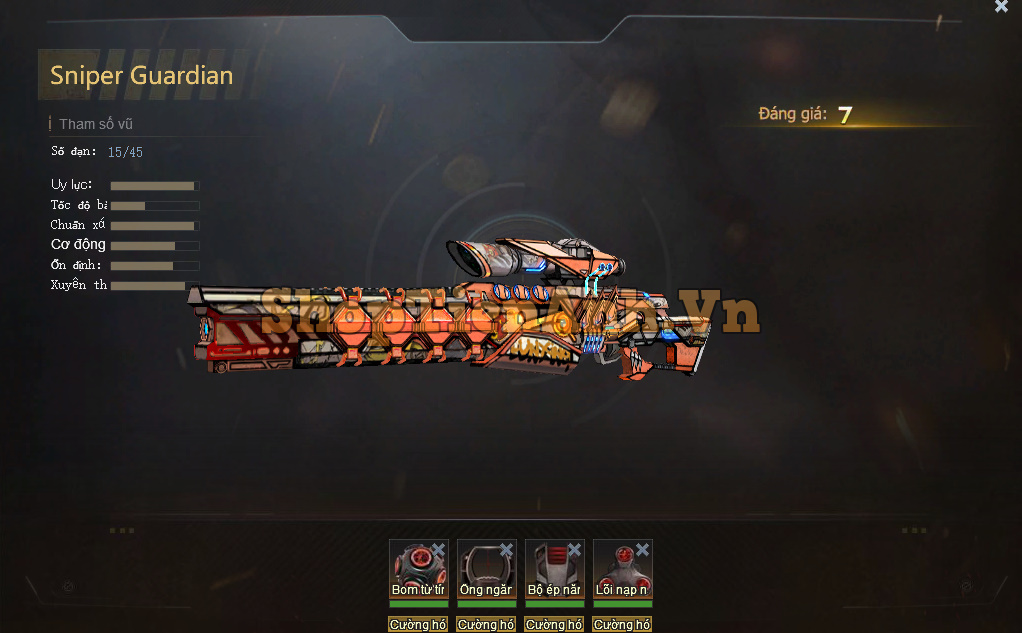The image size is (1022, 633).
Task: Select the Lõi nạp attachment slot
Action: [619, 569]
